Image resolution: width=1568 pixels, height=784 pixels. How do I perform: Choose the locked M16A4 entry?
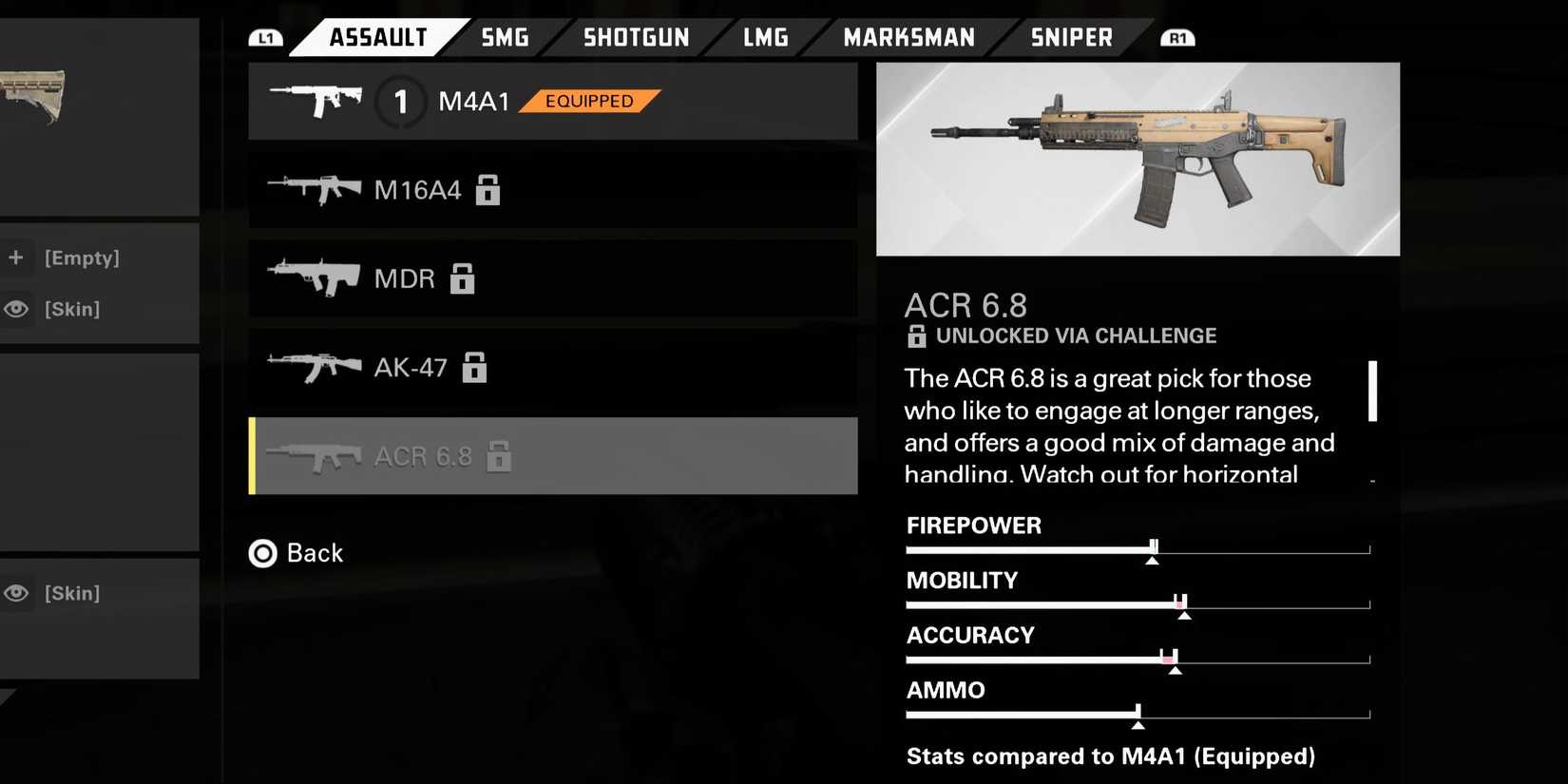coord(552,190)
